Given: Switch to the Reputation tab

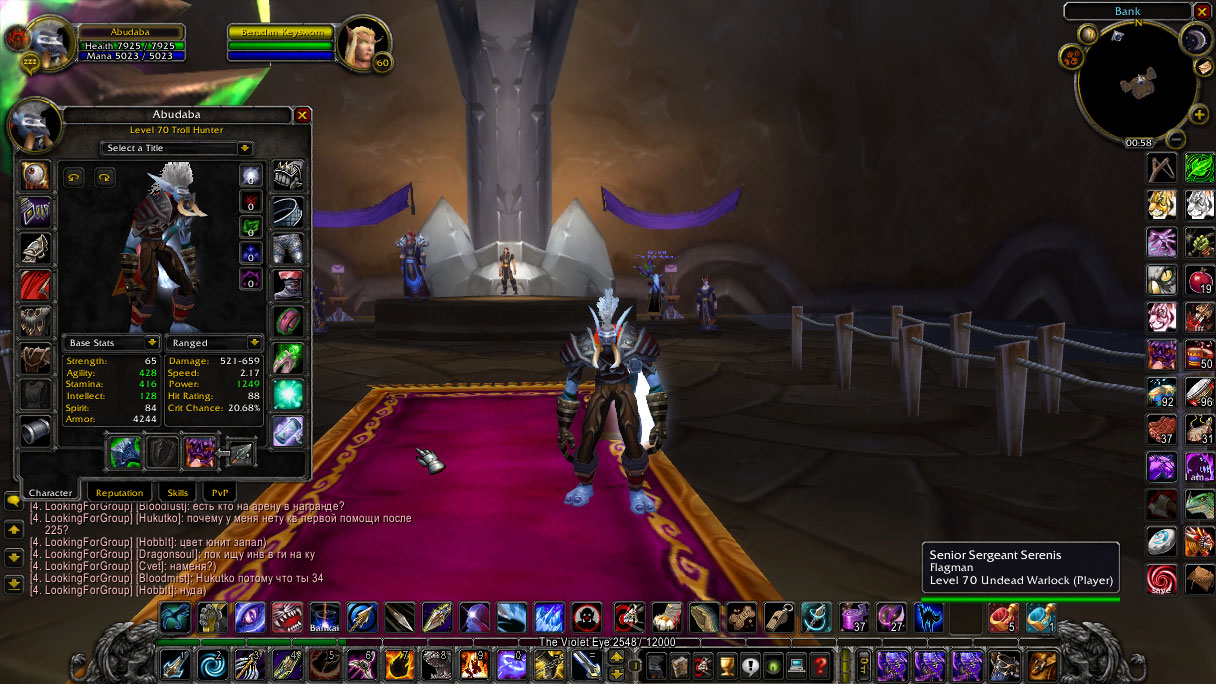Looking at the screenshot, I should pos(120,492).
